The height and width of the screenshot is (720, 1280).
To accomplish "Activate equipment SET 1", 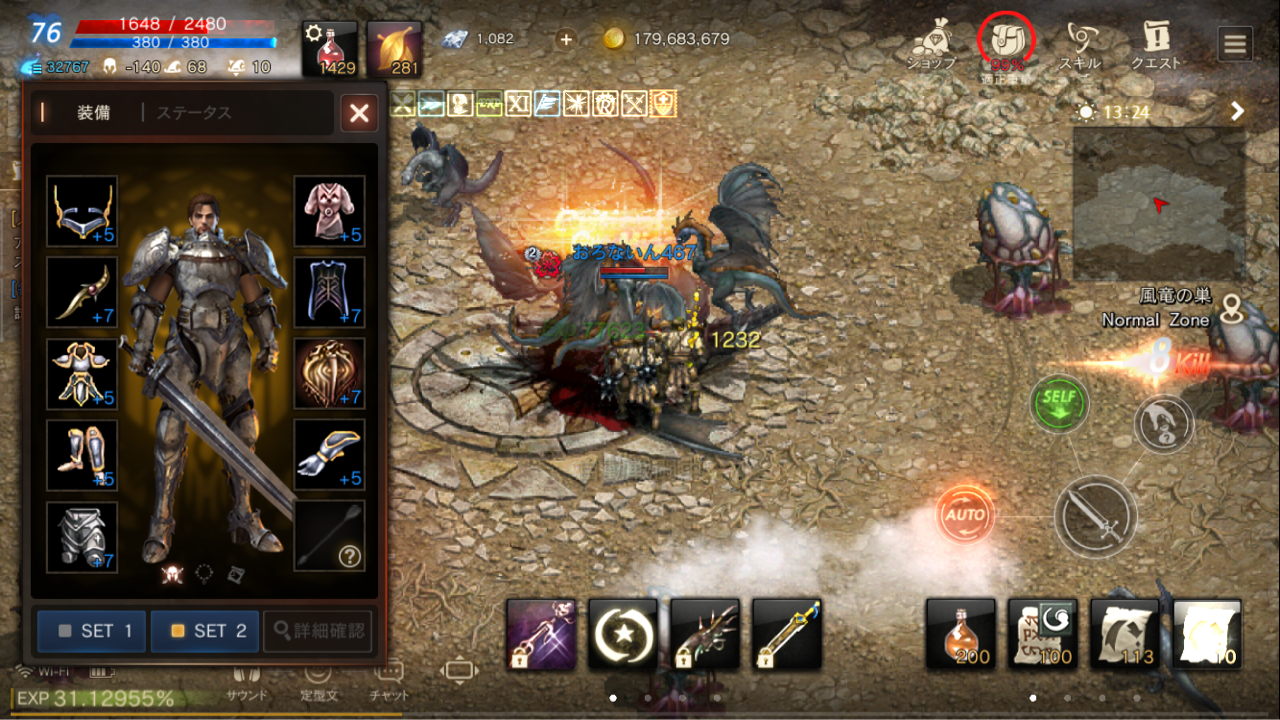I will (x=92, y=631).
